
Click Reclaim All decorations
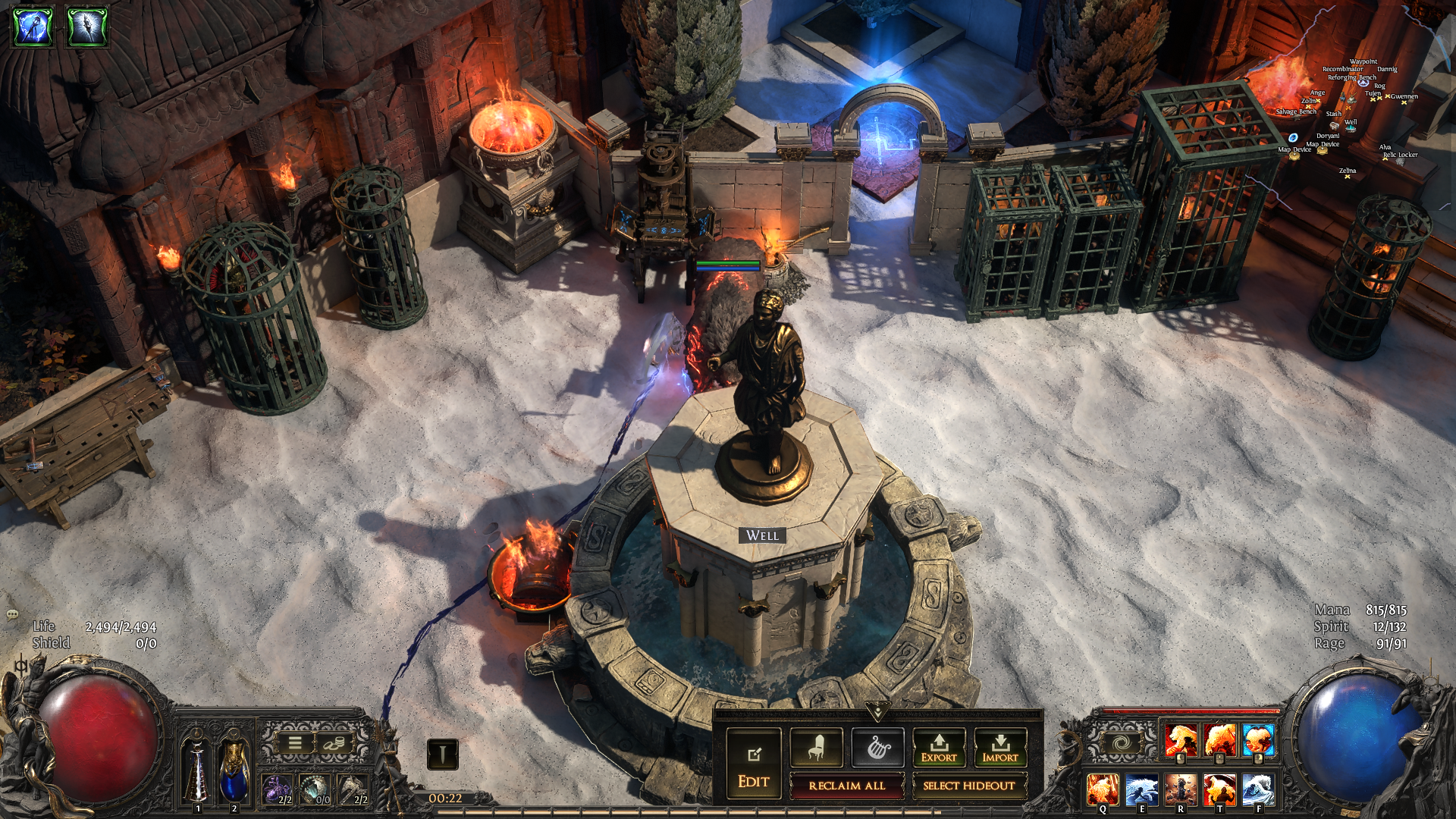(846, 786)
